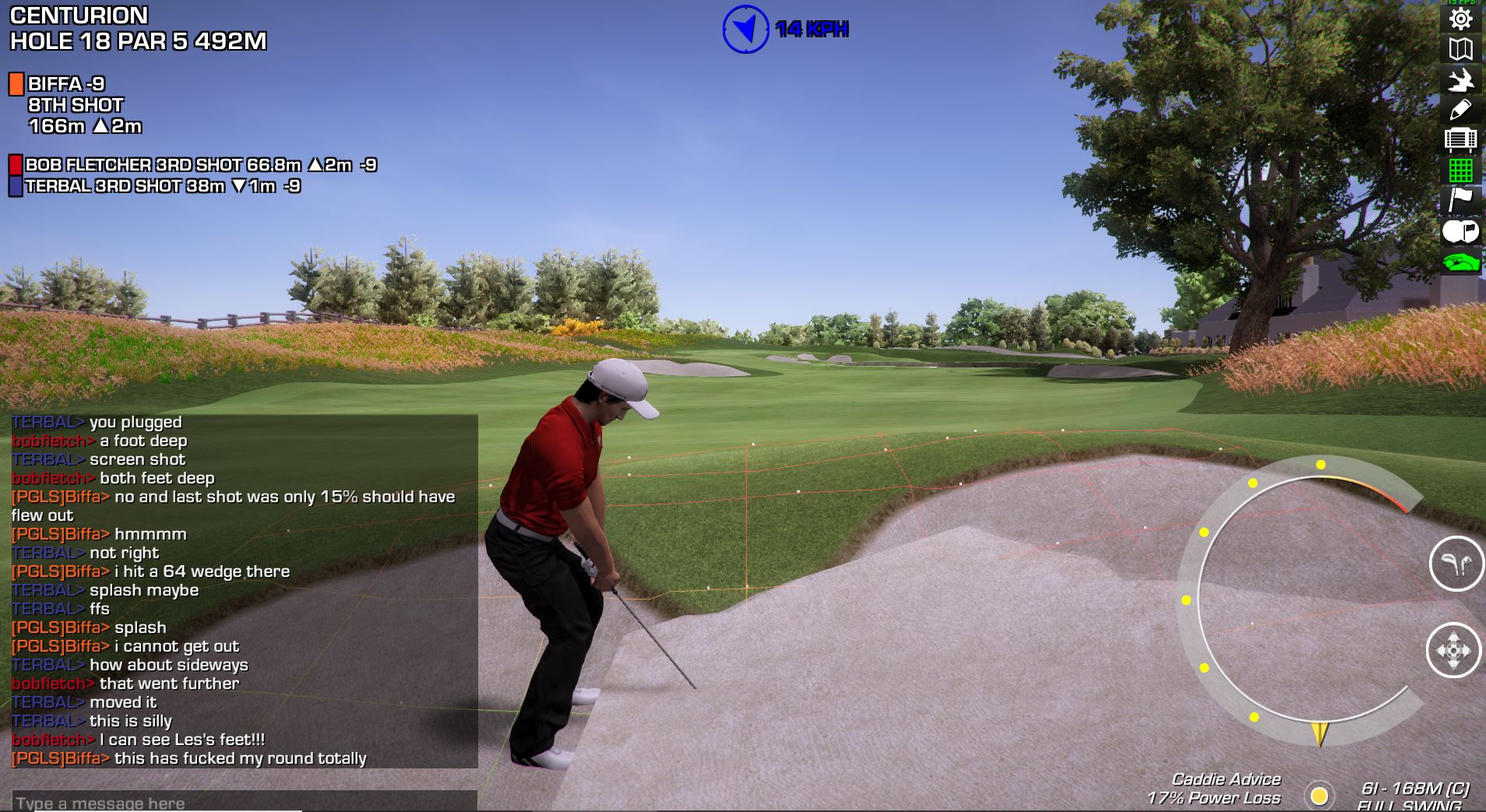Select Bob Fletcher's player row
Image resolution: width=1486 pixels, height=812 pixels.
(193, 165)
